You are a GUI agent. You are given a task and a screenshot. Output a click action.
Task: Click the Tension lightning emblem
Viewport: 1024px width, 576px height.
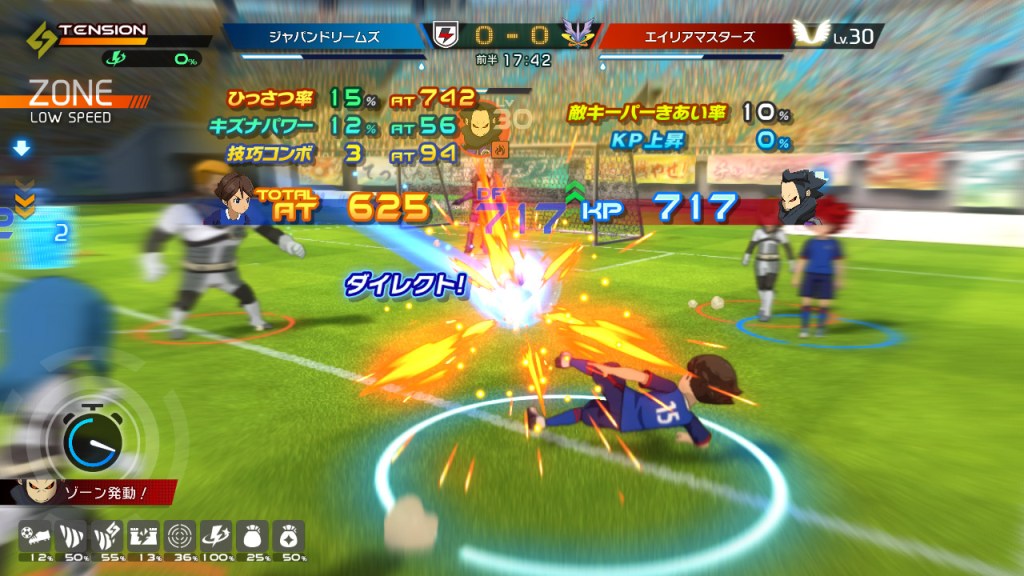(x=38, y=39)
